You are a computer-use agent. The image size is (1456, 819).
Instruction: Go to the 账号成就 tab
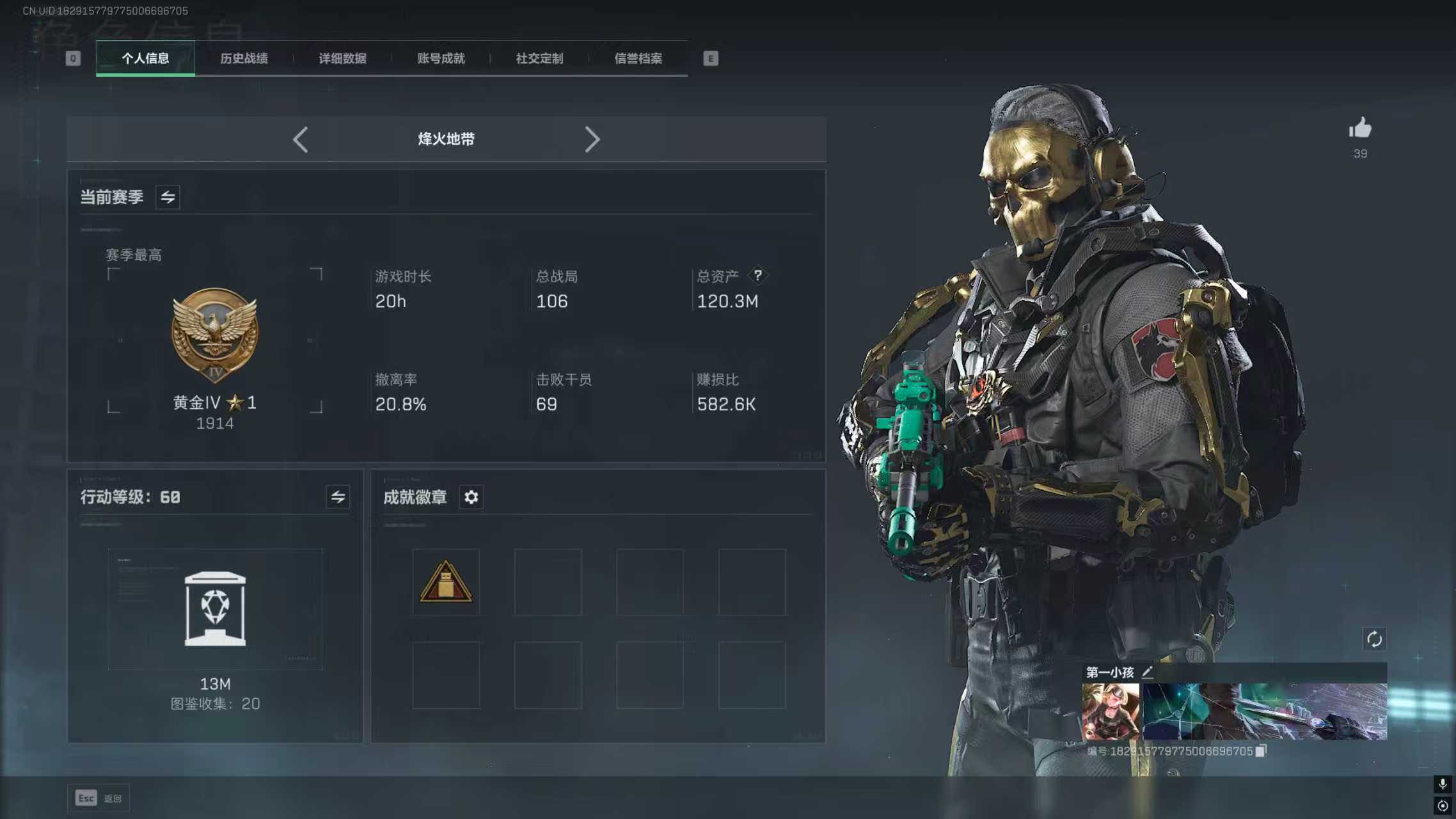coord(441,59)
